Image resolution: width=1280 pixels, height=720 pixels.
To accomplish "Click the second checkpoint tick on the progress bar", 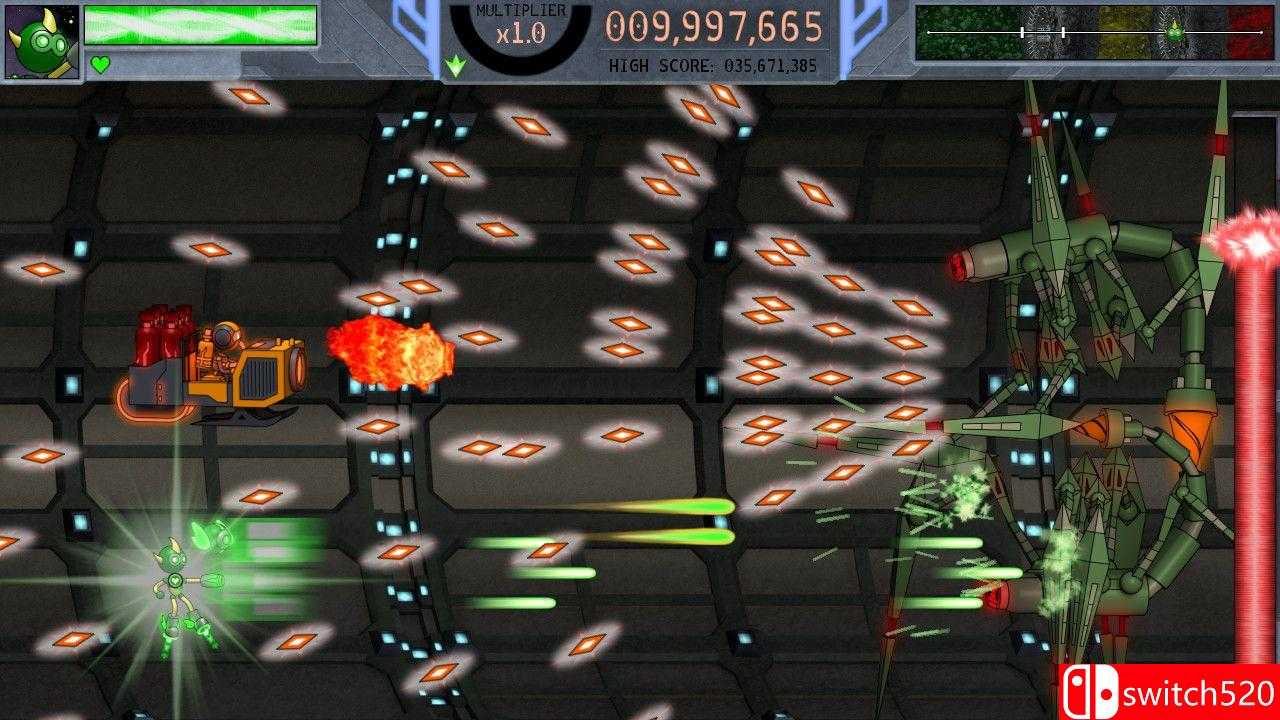I will pos(1063,30).
